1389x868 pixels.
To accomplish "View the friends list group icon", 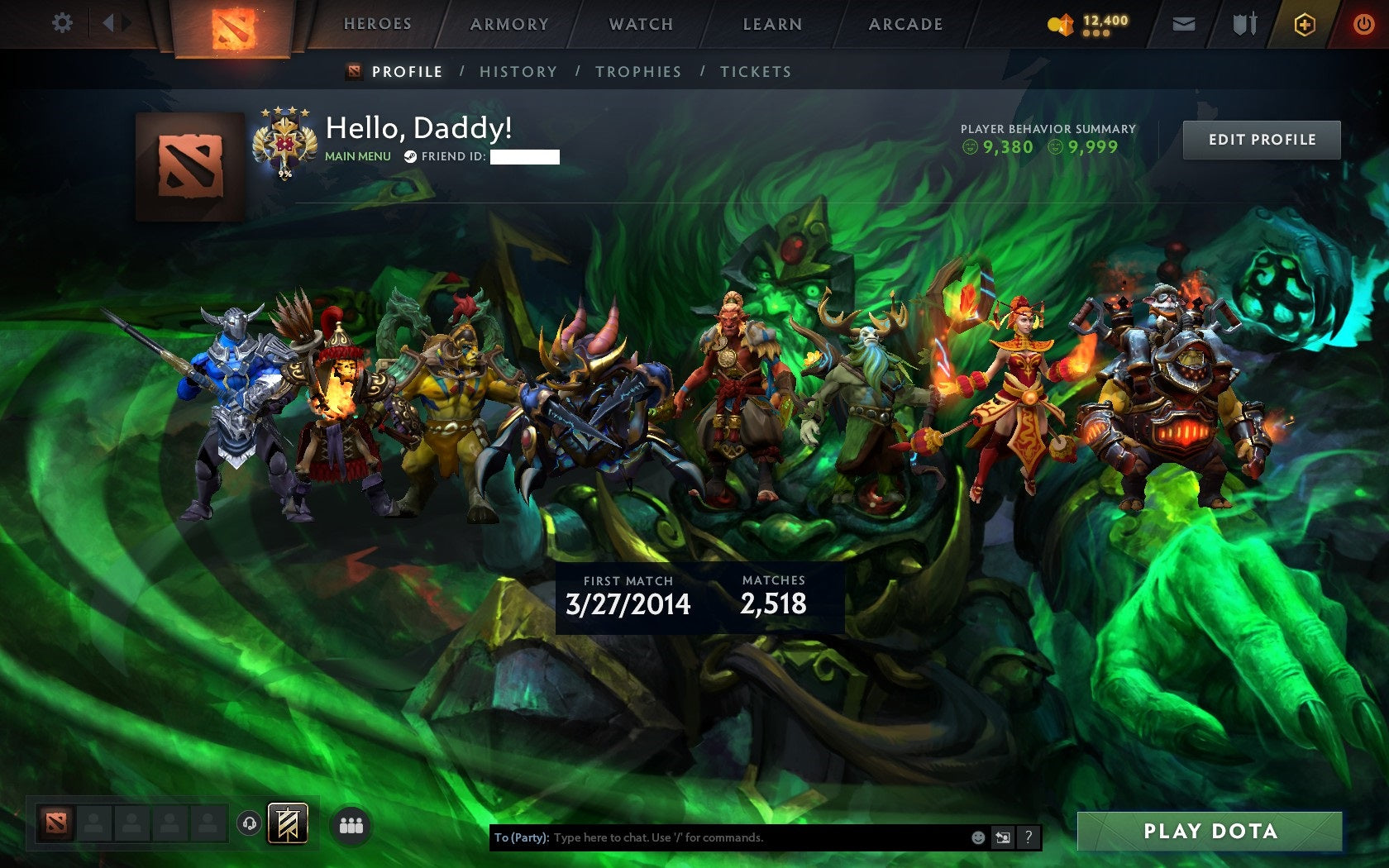I will (349, 823).
